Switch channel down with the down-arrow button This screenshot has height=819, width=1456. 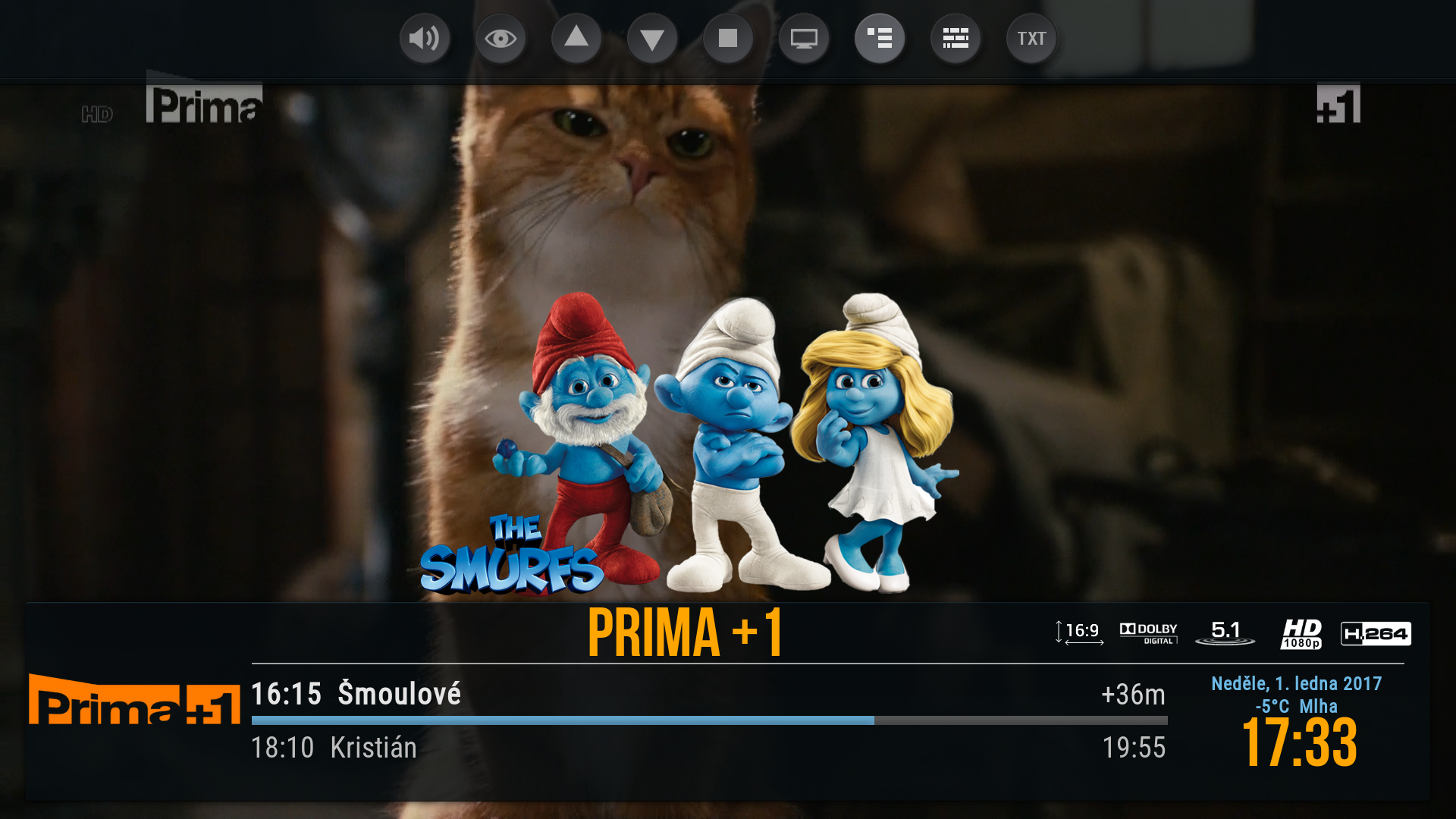coord(652,38)
